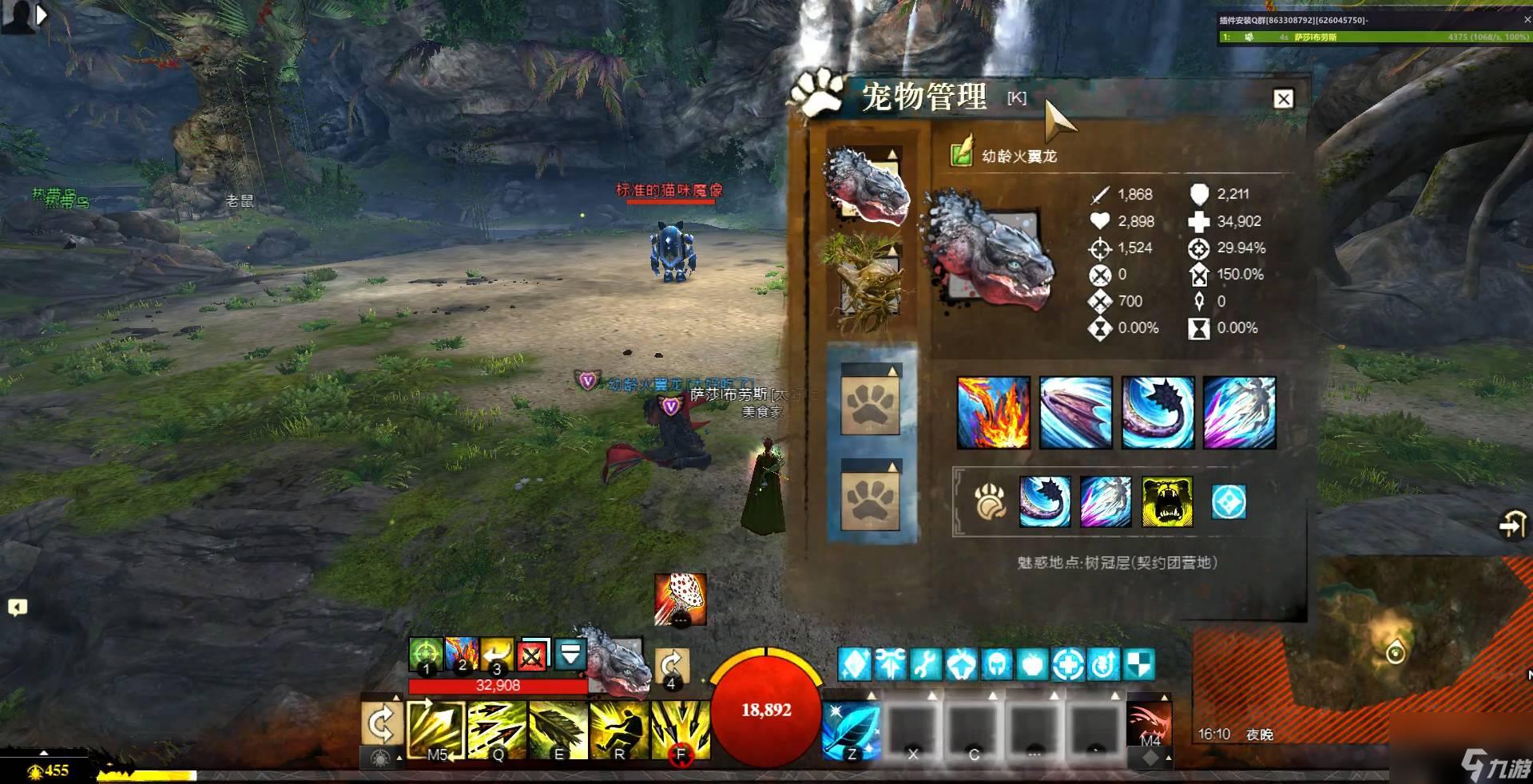This screenshot has height=784, width=1533.
Task: Click the yellow roaring bear skill icon
Action: (x=1167, y=502)
